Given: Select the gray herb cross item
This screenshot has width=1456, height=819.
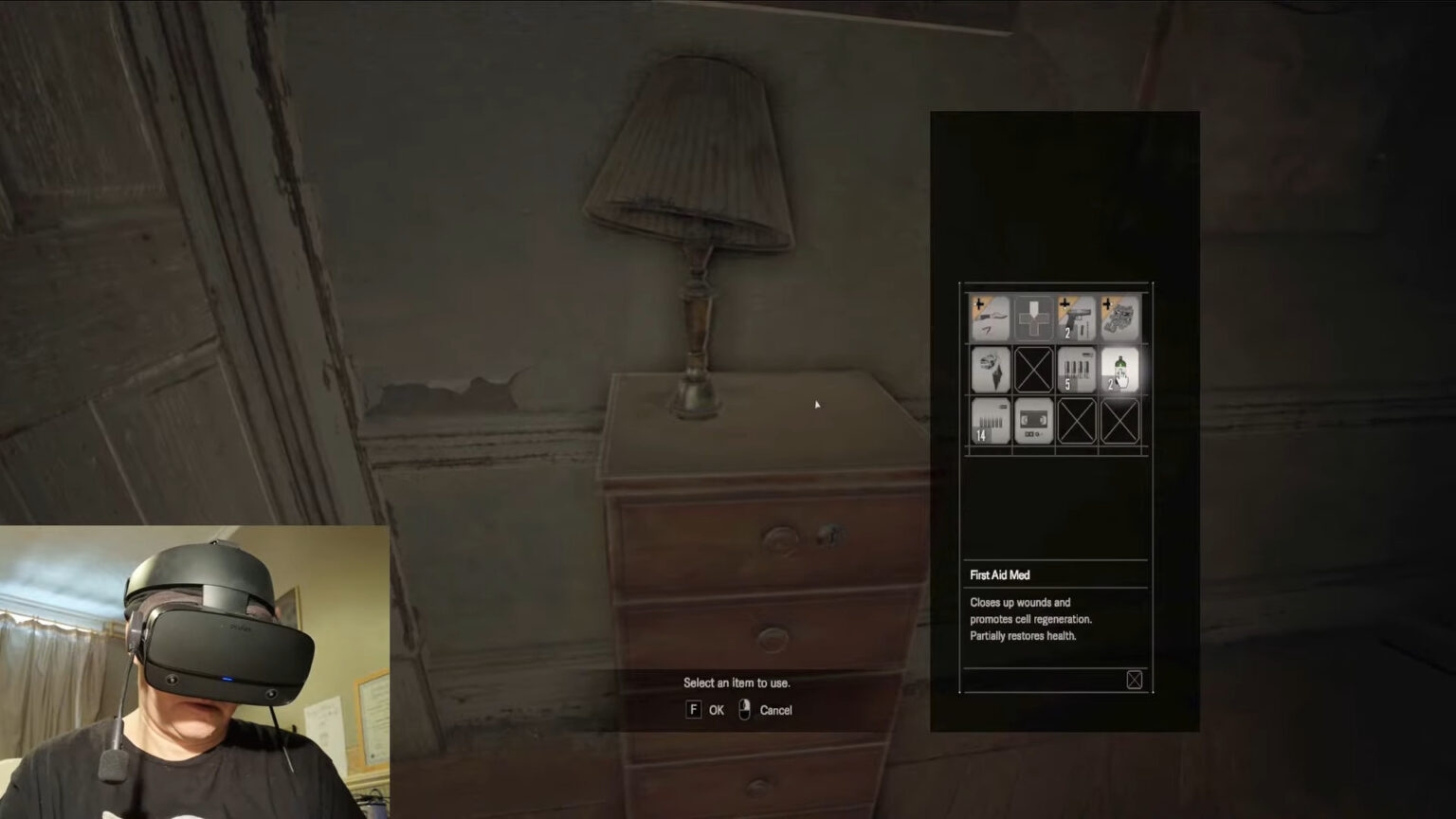Looking at the screenshot, I should [x=1033, y=318].
